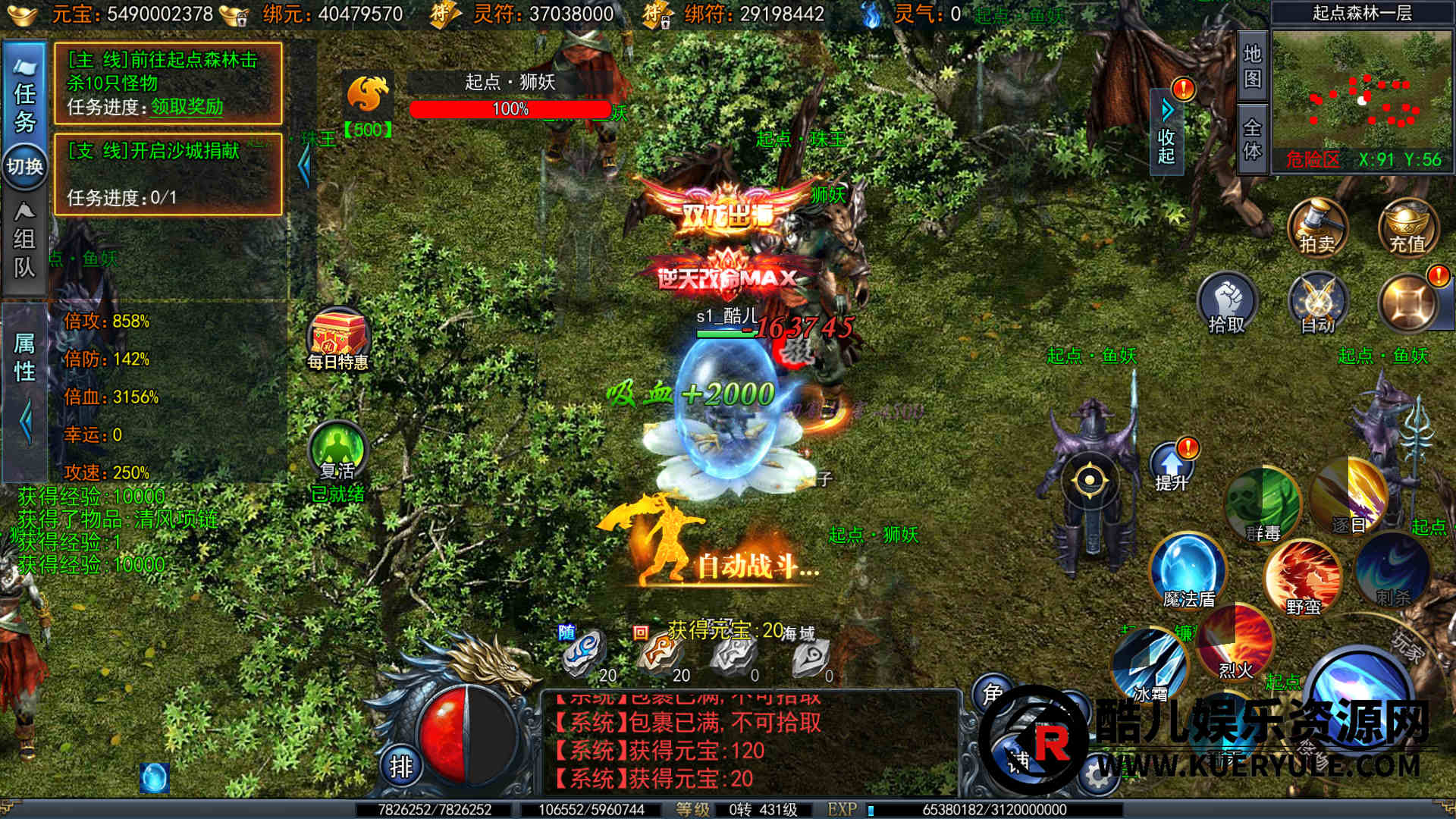
Task: Activate the 烈火 fire sword skill
Action: pyautogui.click(x=1236, y=645)
